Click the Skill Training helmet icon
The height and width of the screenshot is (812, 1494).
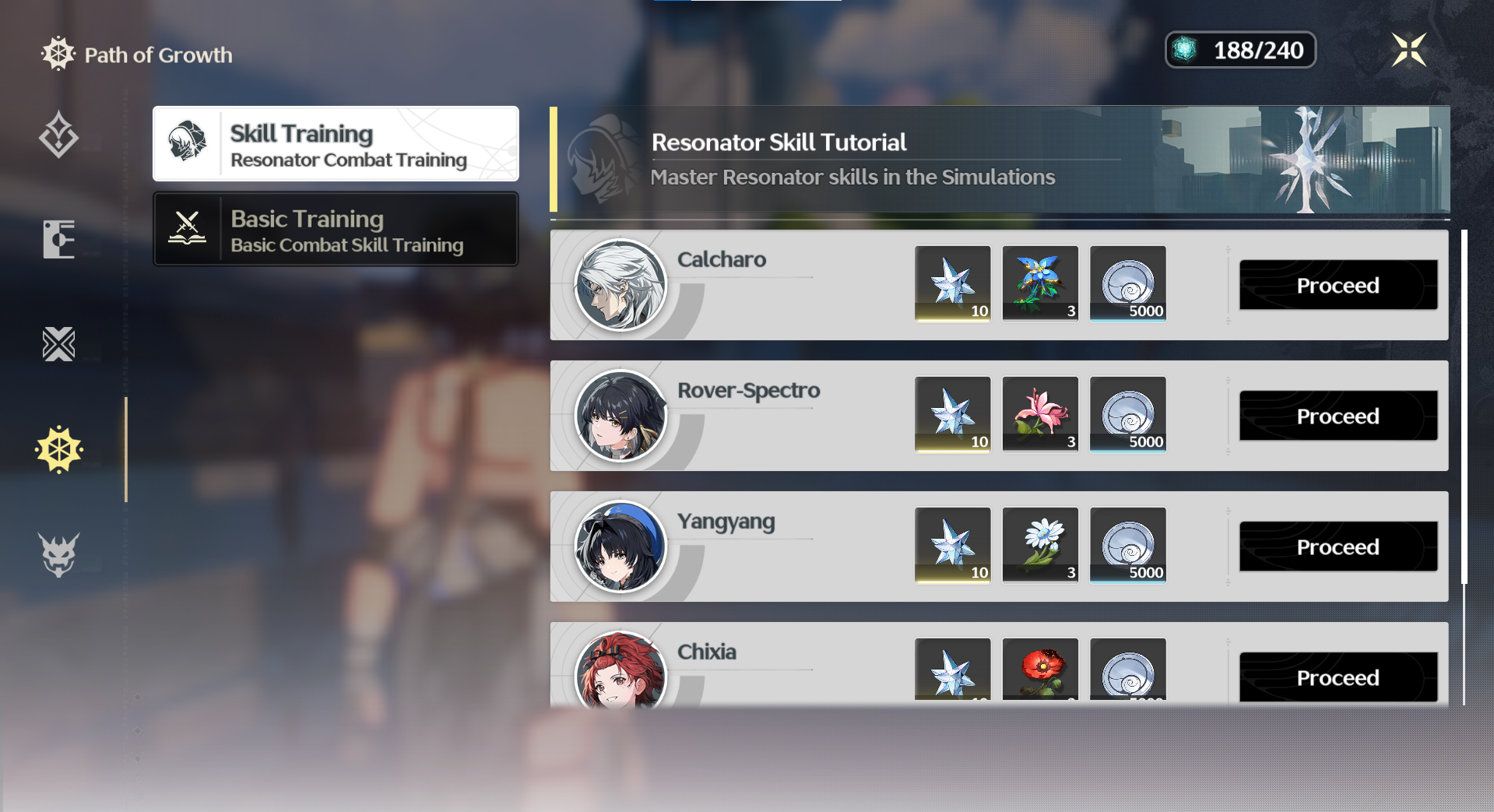coord(189,143)
